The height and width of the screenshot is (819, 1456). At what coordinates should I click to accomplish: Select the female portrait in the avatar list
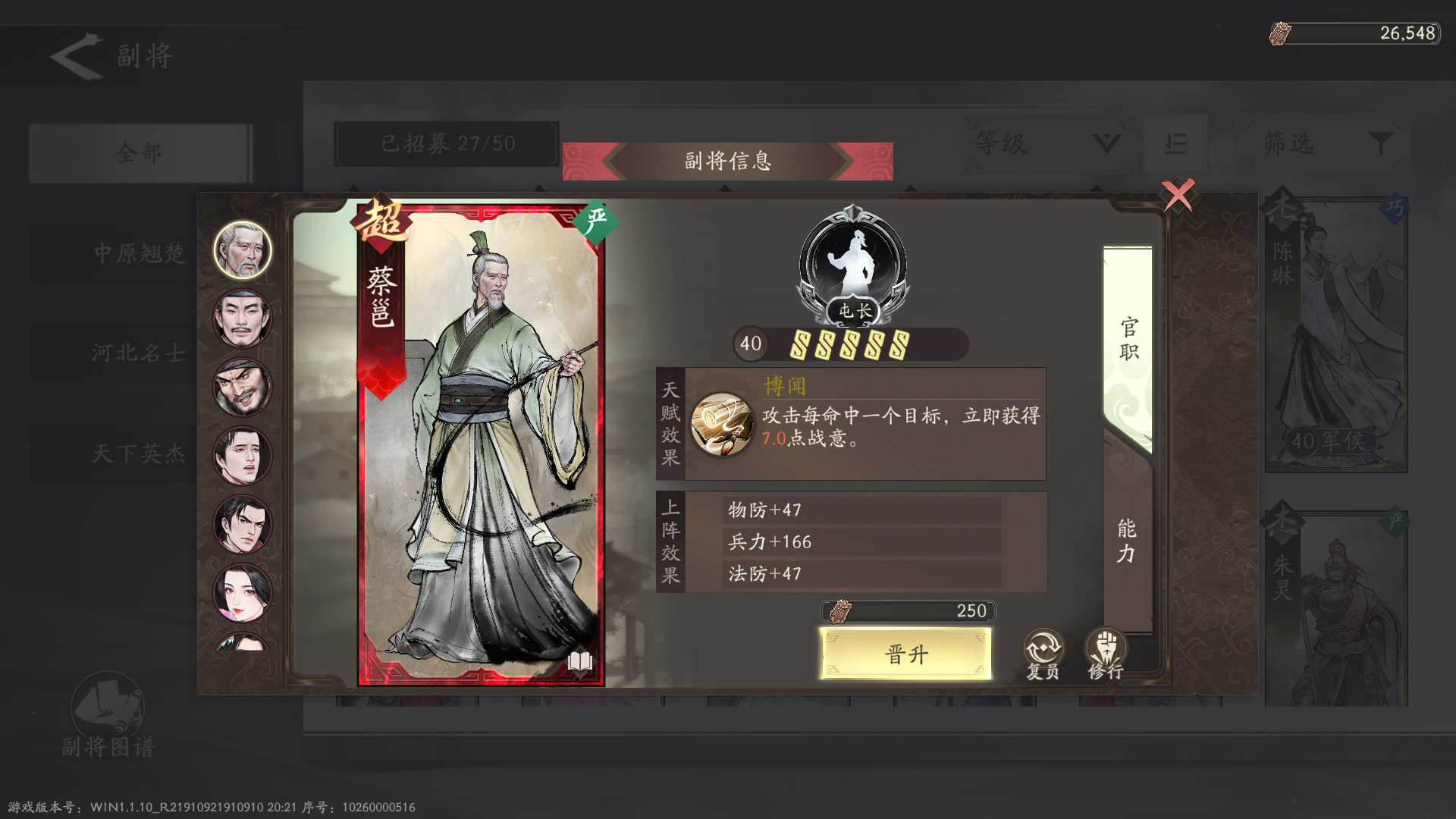point(241,594)
